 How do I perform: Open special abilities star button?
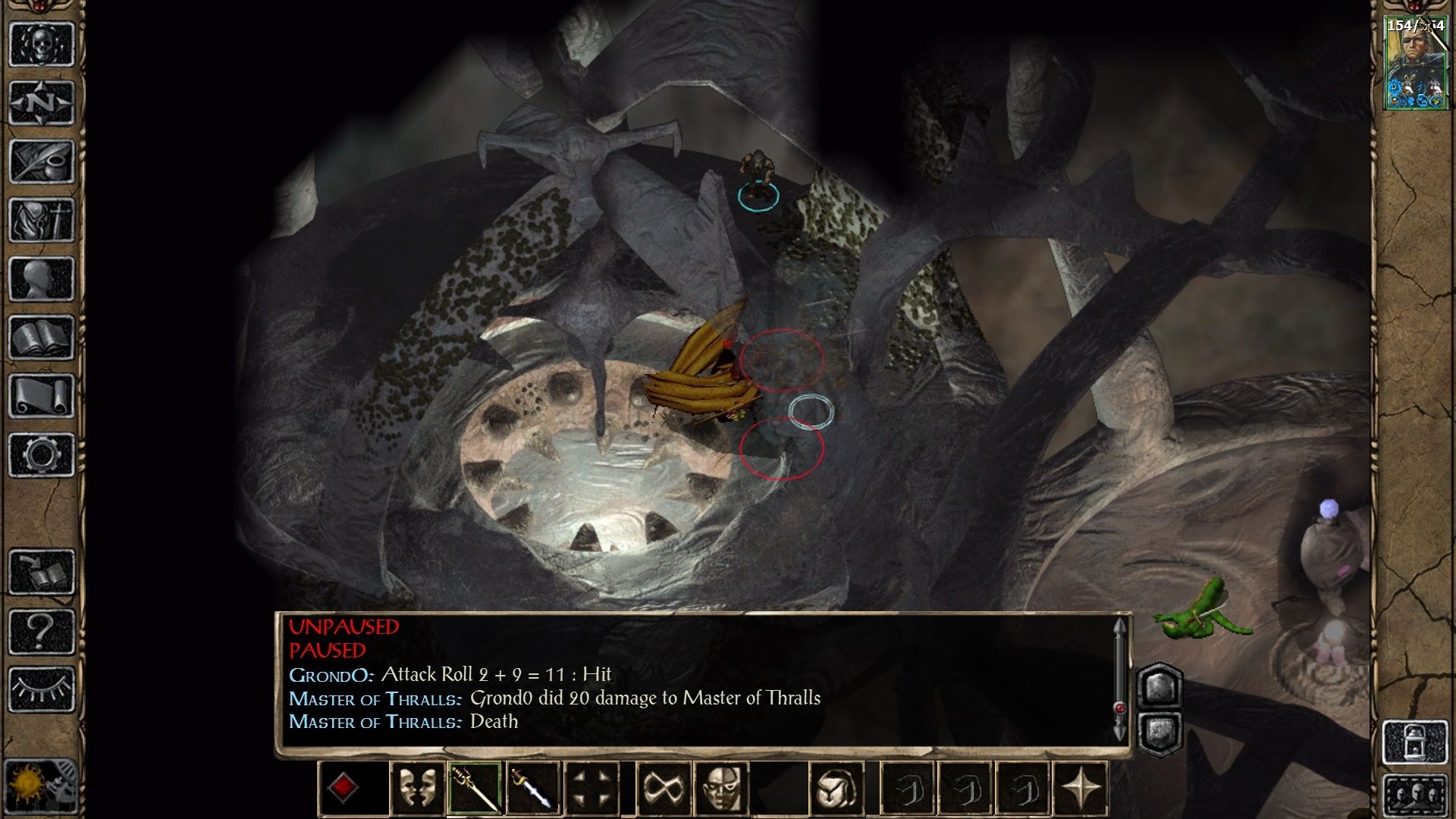point(1082,789)
